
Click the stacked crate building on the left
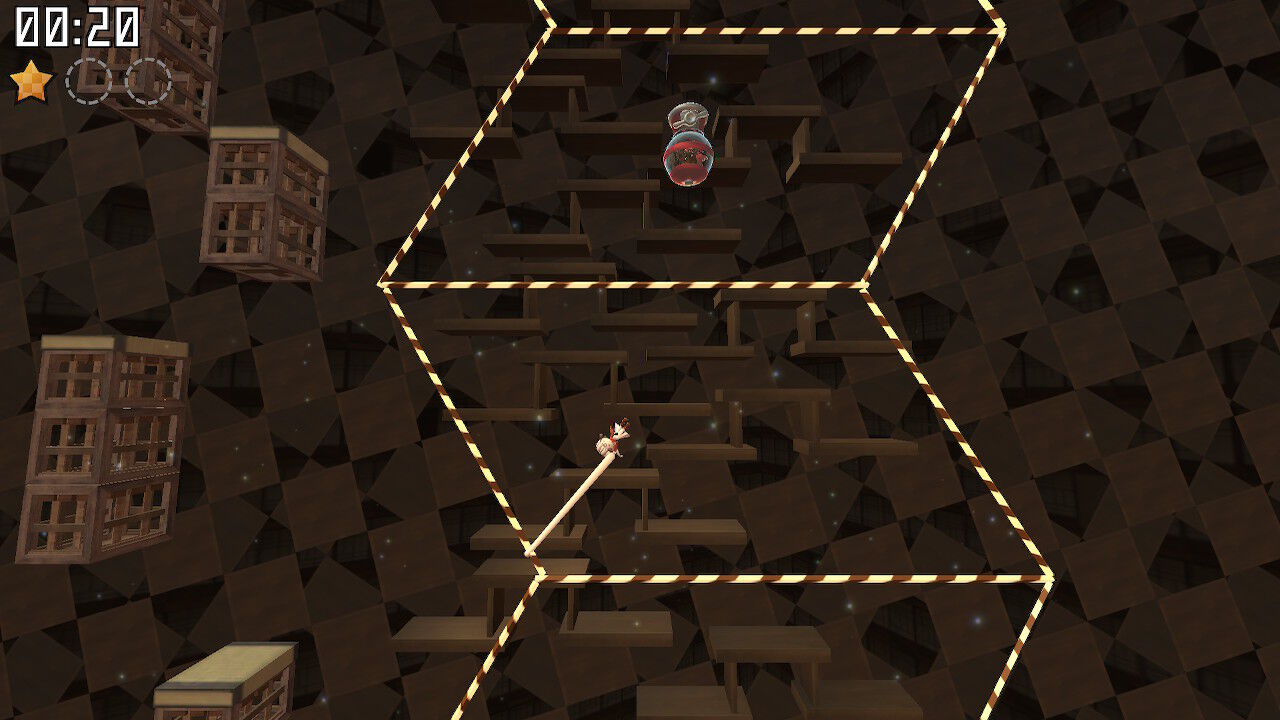pyautogui.click(x=105, y=450)
